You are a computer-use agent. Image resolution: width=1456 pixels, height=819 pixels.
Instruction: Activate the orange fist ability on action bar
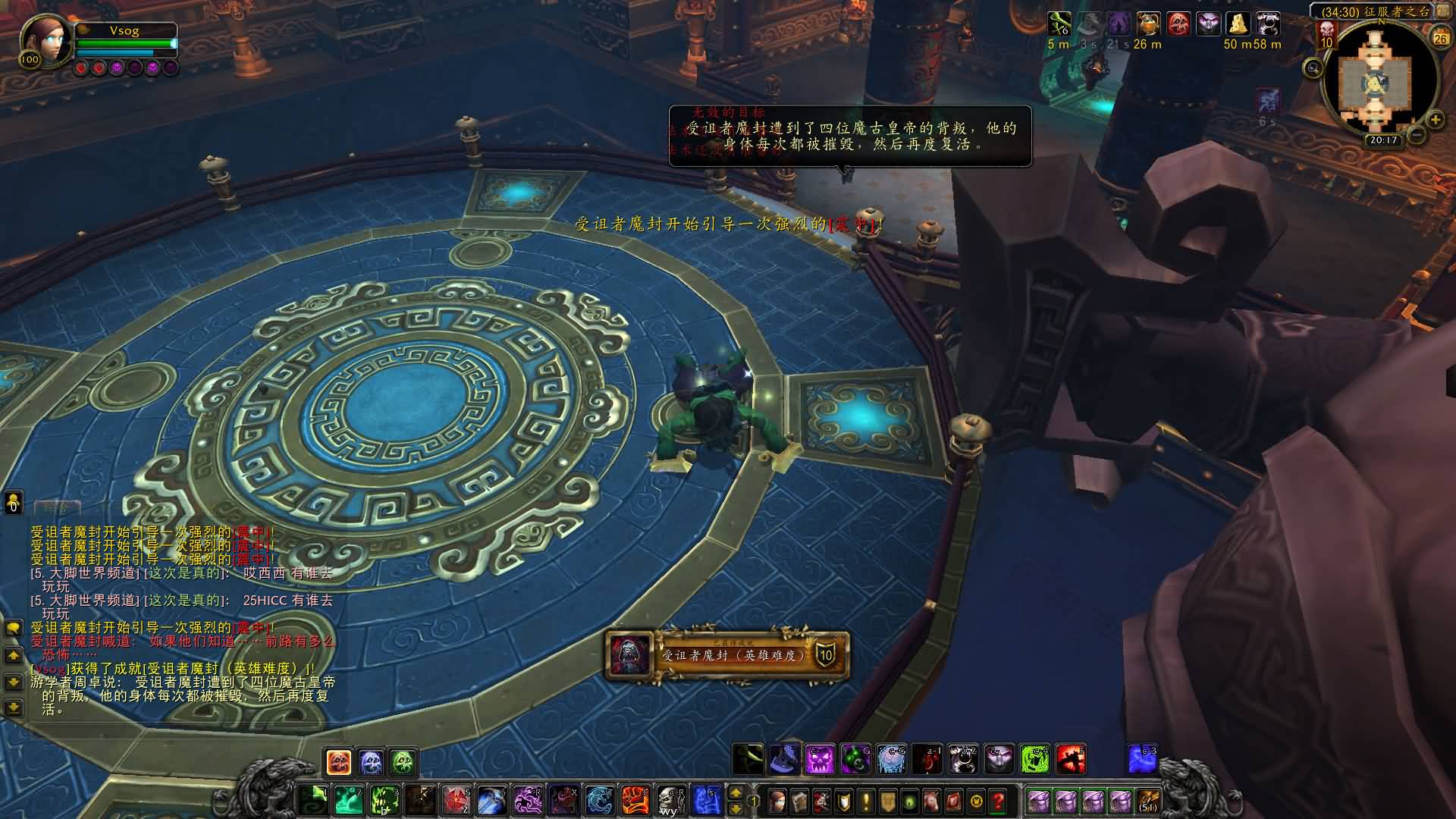click(x=635, y=800)
